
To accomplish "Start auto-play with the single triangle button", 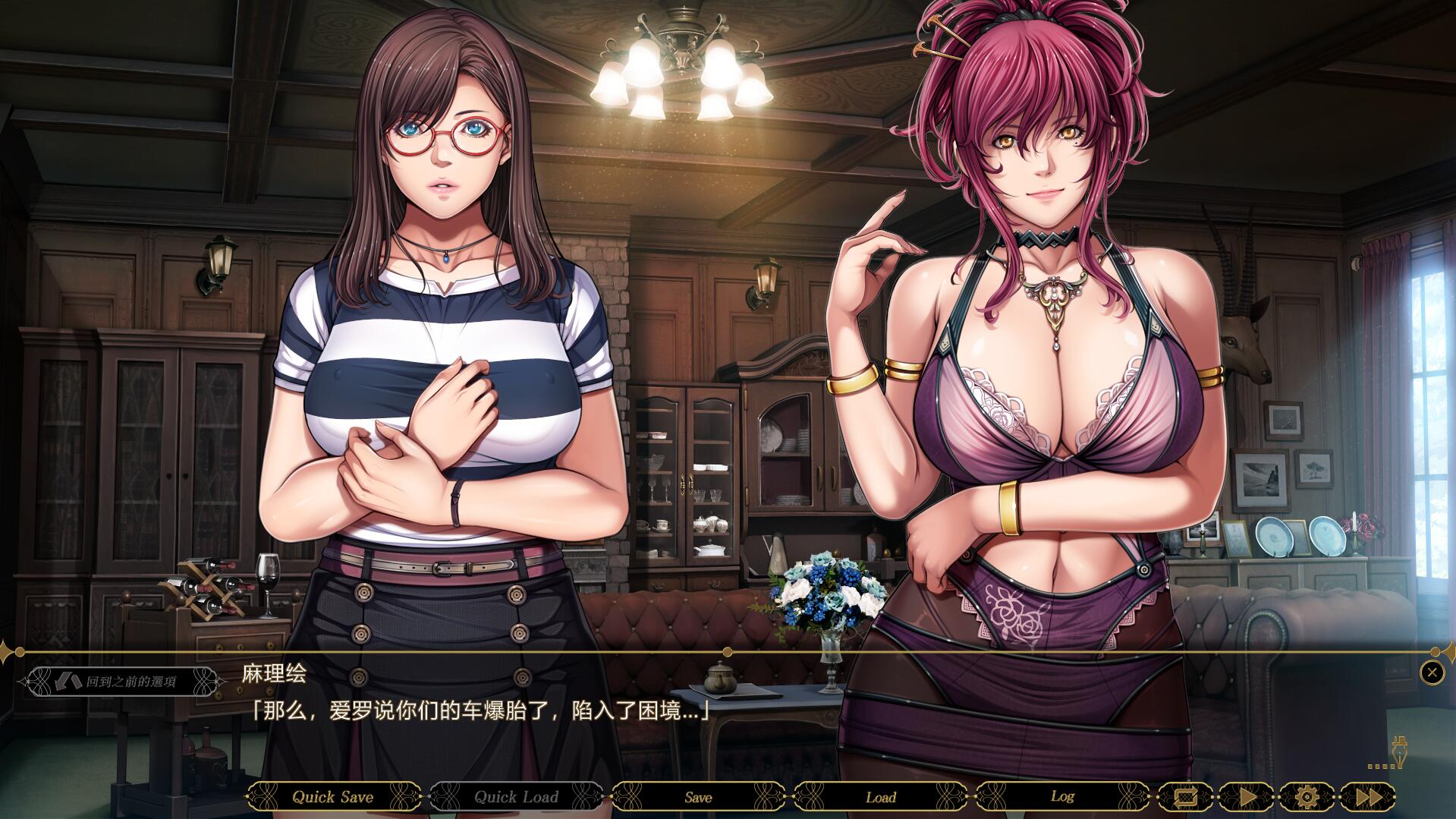I will pyautogui.click(x=1247, y=797).
